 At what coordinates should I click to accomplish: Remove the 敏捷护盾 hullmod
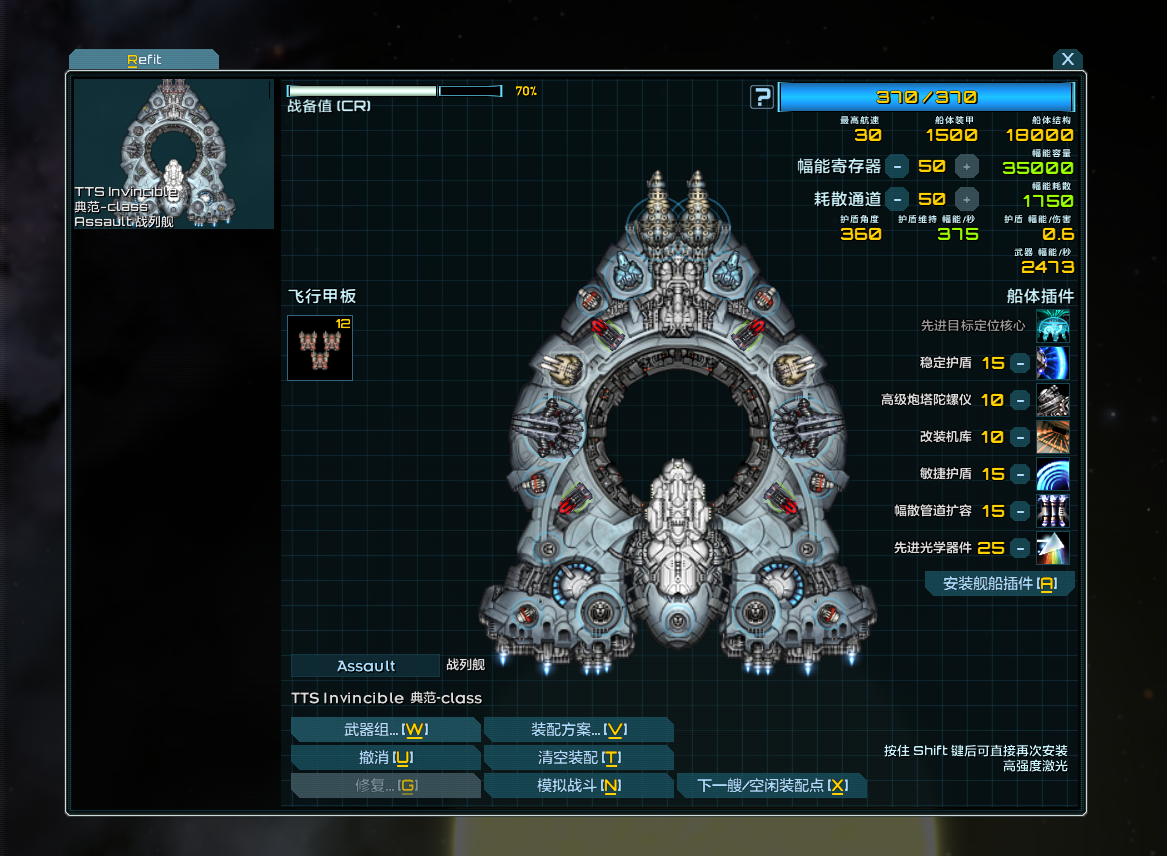1019,474
